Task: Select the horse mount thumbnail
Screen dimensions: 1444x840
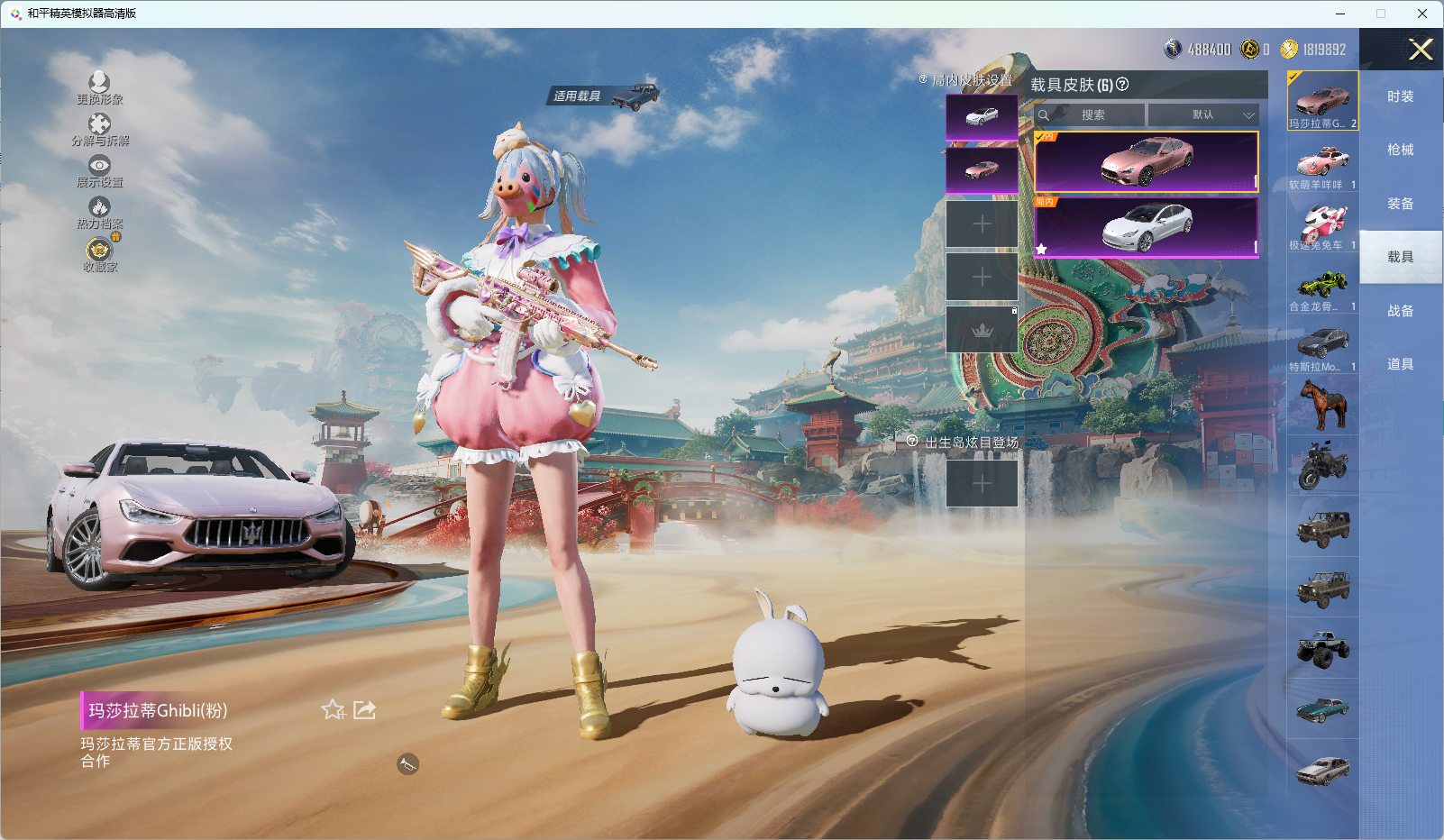Action: [1322, 405]
